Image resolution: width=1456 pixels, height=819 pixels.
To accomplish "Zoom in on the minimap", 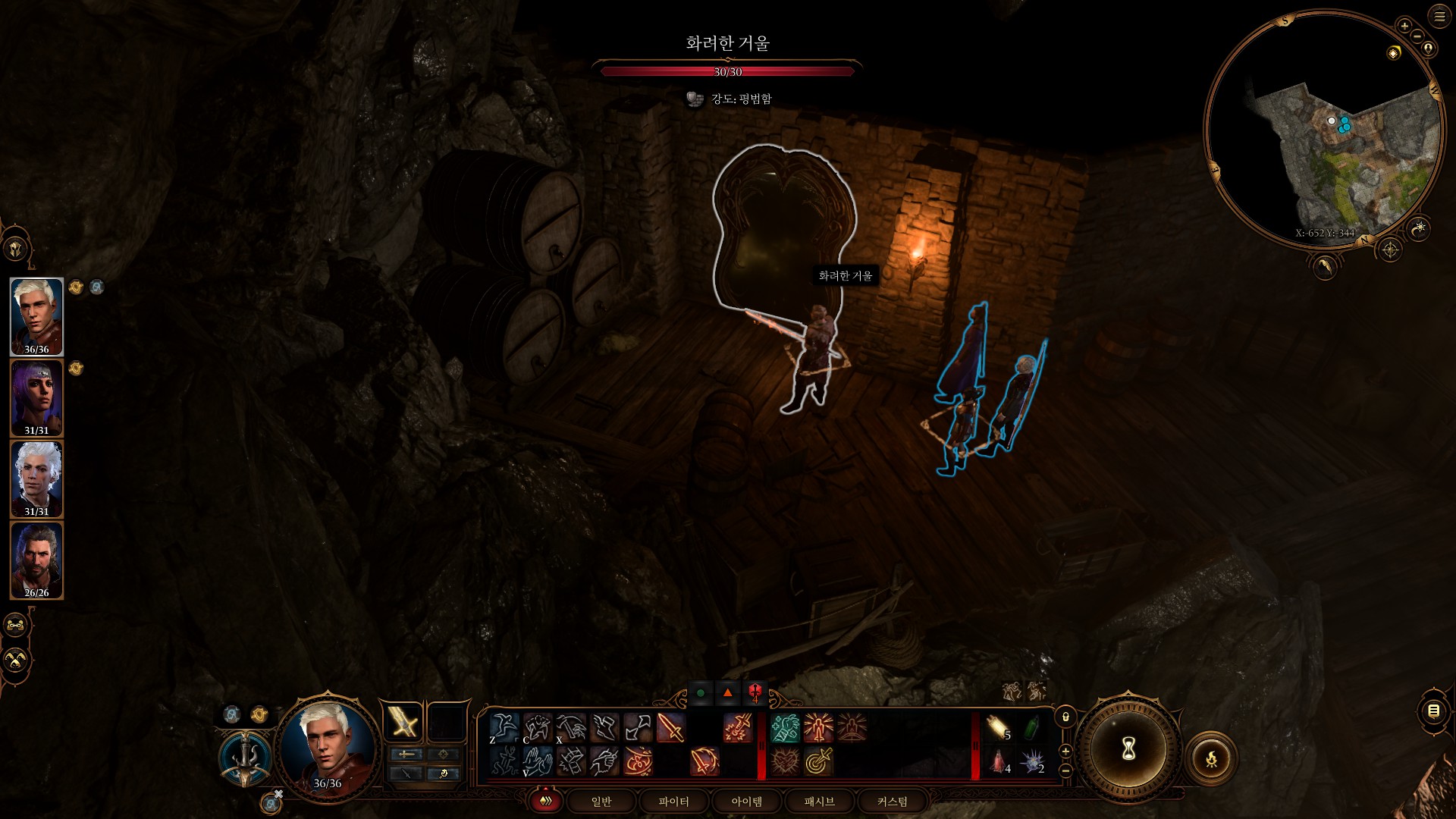I will point(1404,26).
